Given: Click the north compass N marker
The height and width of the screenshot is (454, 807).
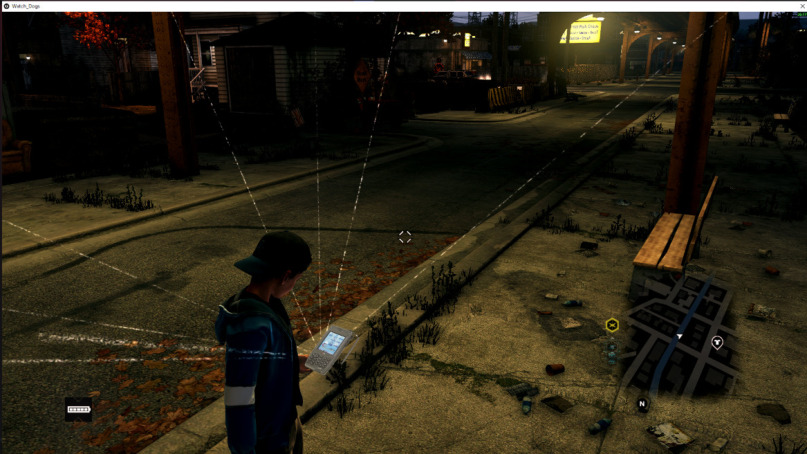Looking at the screenshot, I should coord(642,404).
